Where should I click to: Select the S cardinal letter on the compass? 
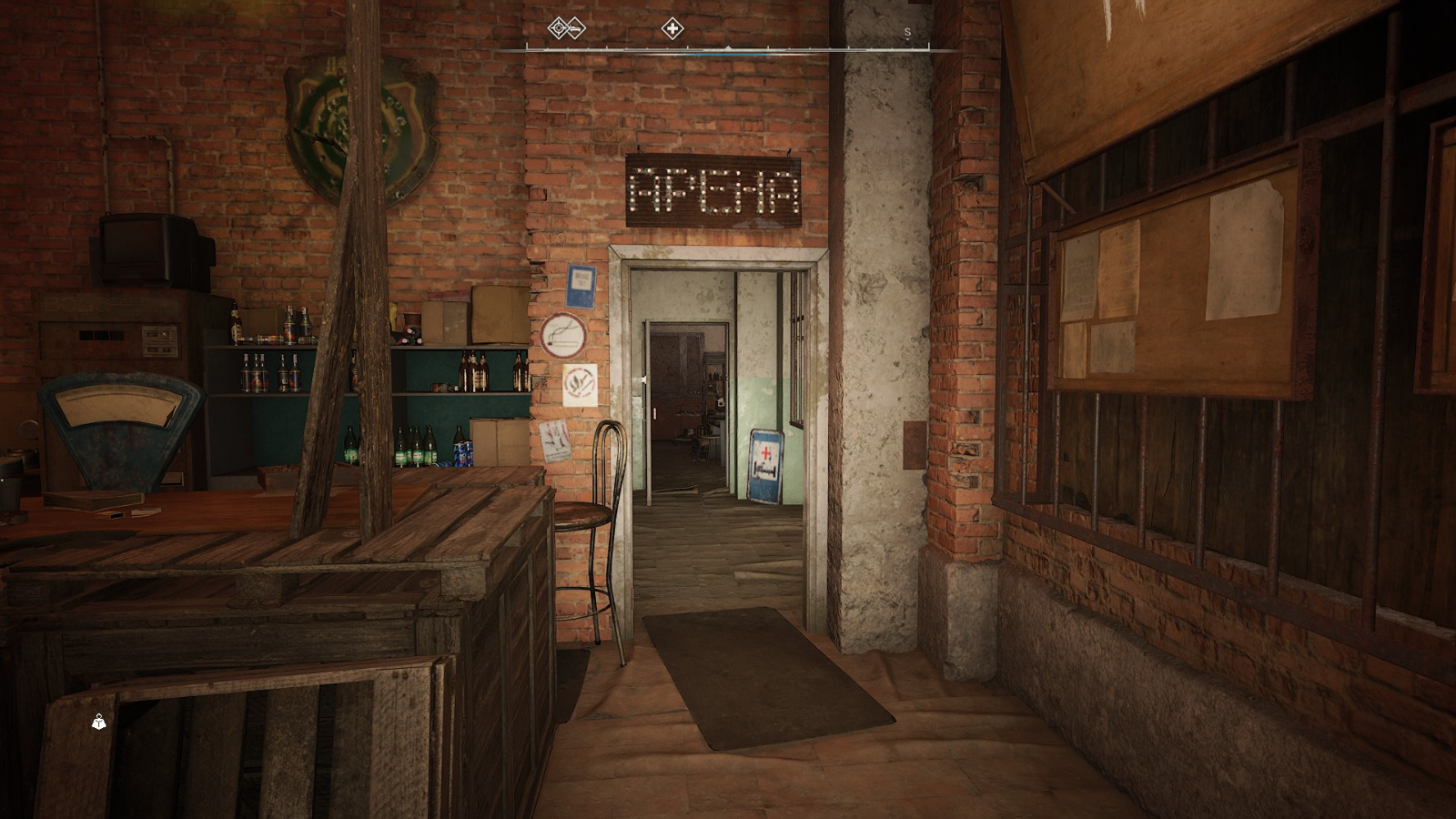(906, 31)
